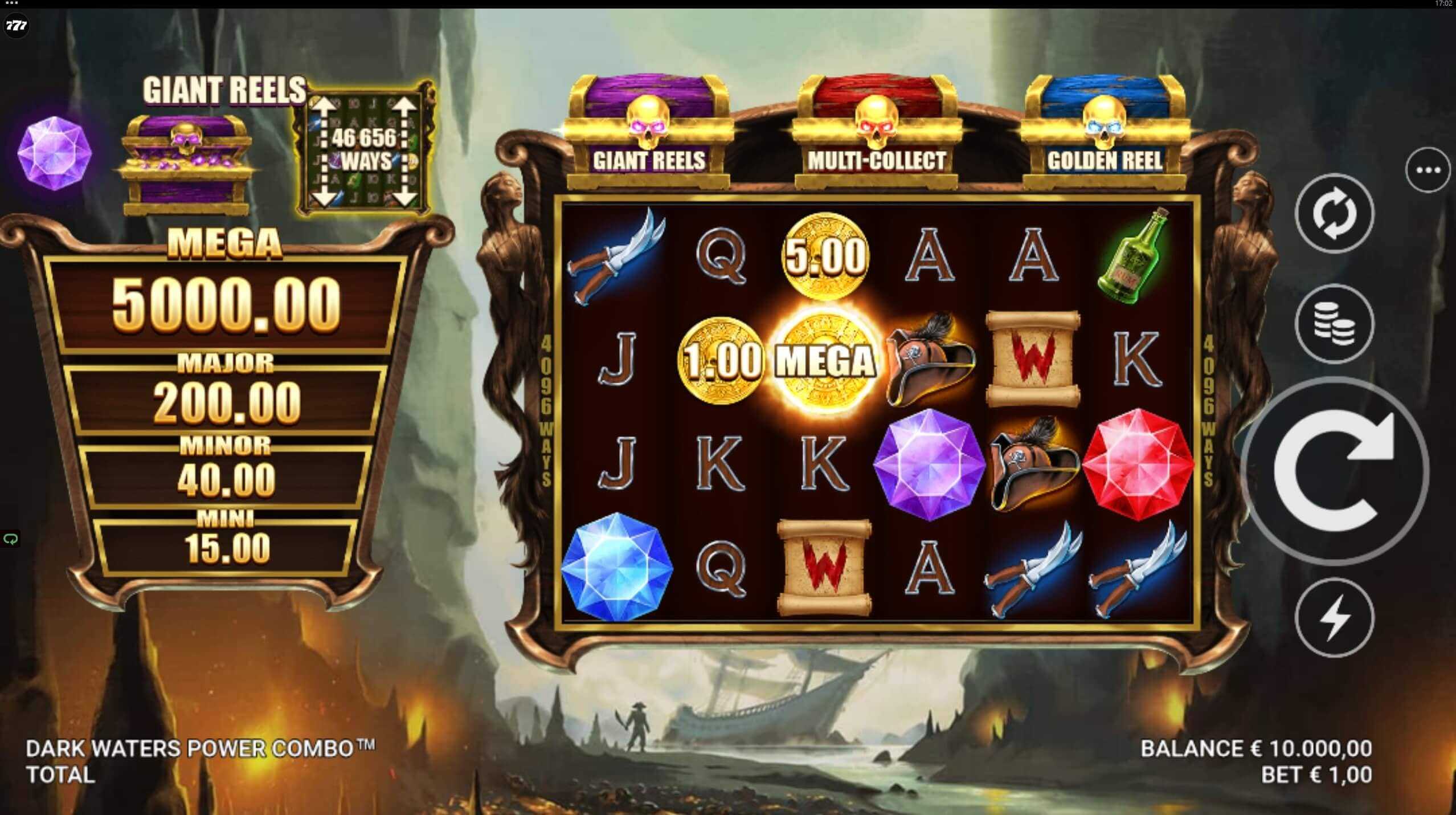
Task: Select the Multi-Collect red chest
Action: pyautogui.click(x=876, y=133)
